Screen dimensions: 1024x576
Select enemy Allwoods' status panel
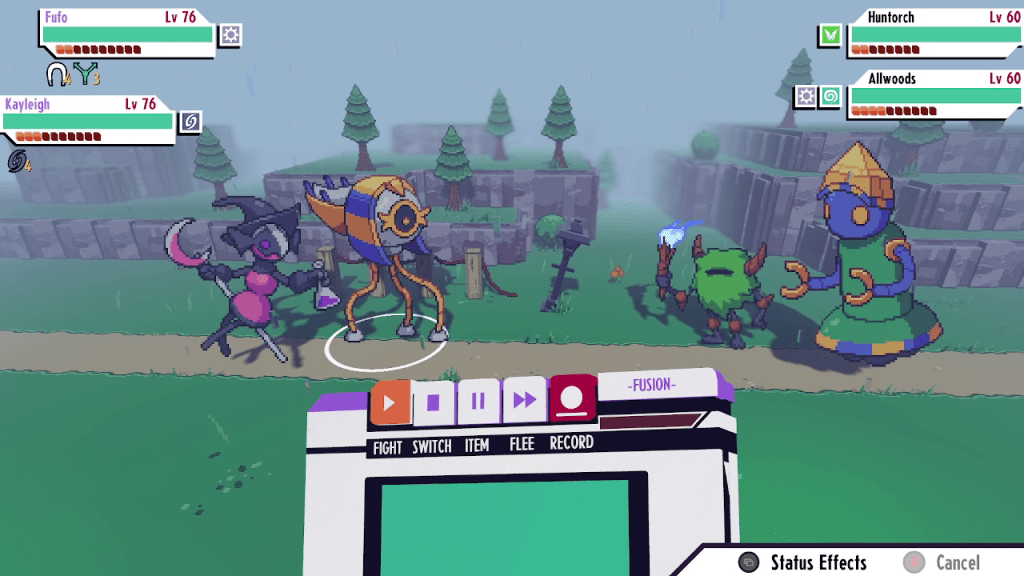point(934,96)
